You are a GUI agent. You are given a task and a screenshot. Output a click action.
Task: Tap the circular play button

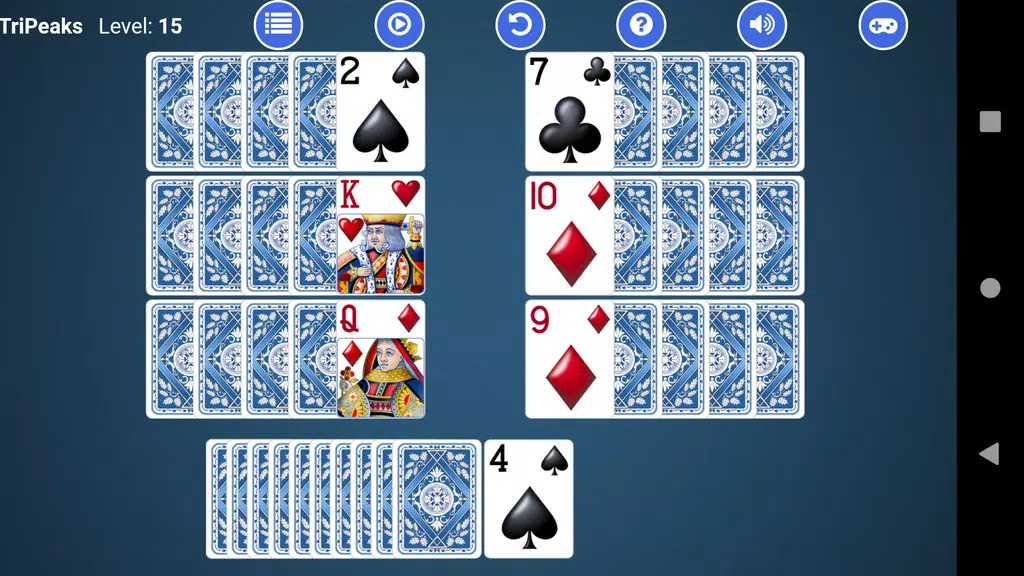coord(399,25)
